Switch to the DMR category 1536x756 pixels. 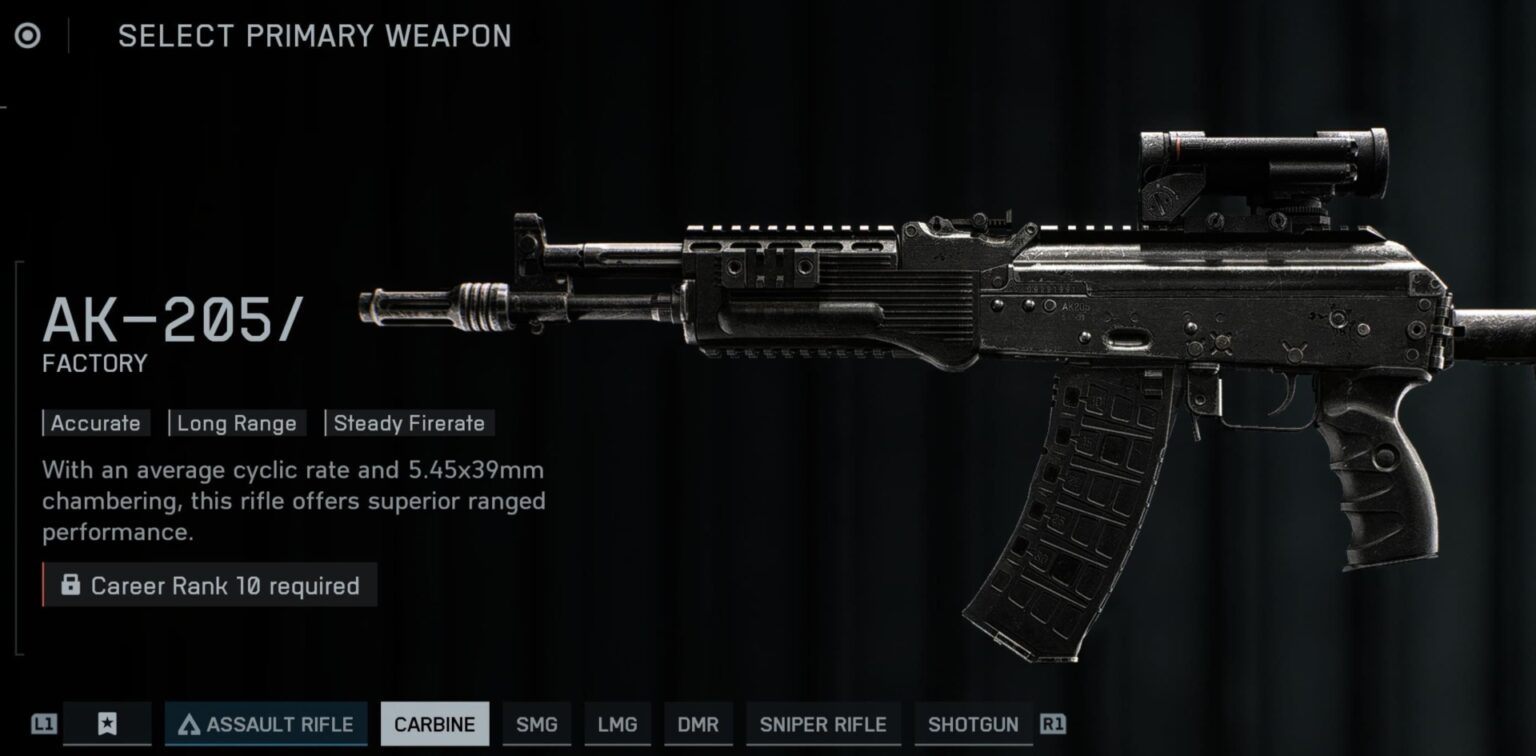coord(698,724)
